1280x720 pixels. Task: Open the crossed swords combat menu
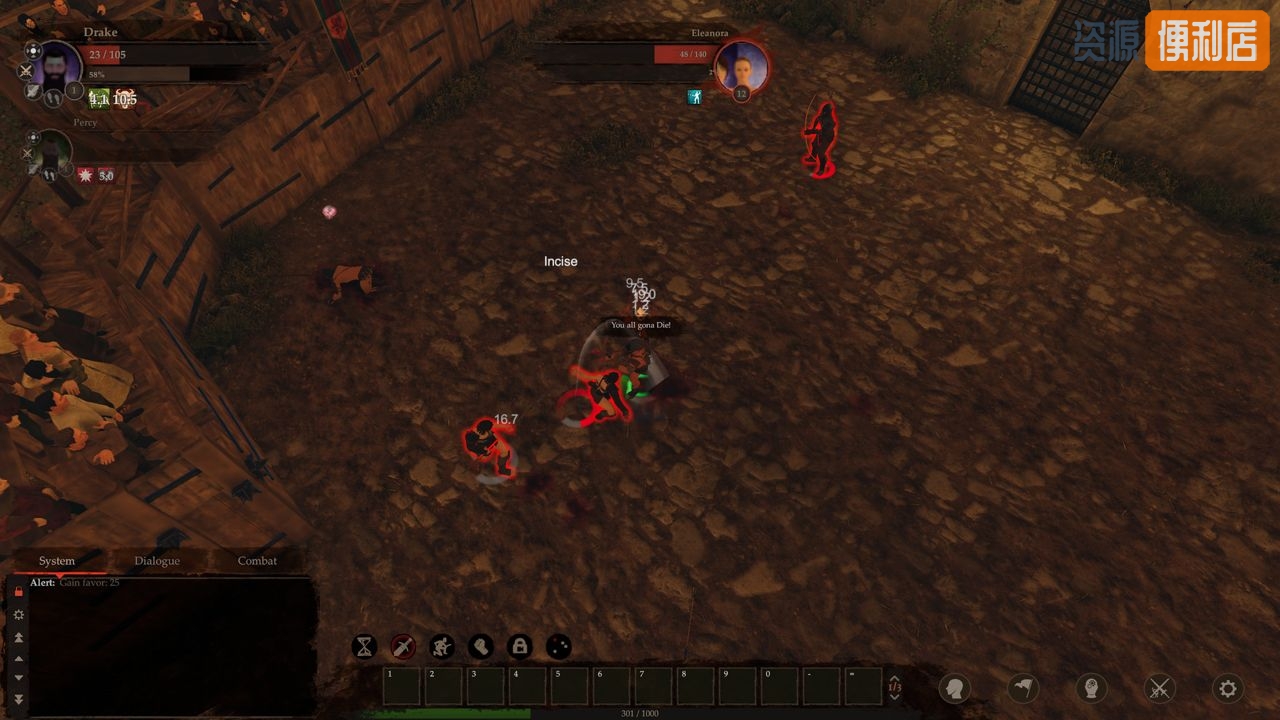[1160, 688]
